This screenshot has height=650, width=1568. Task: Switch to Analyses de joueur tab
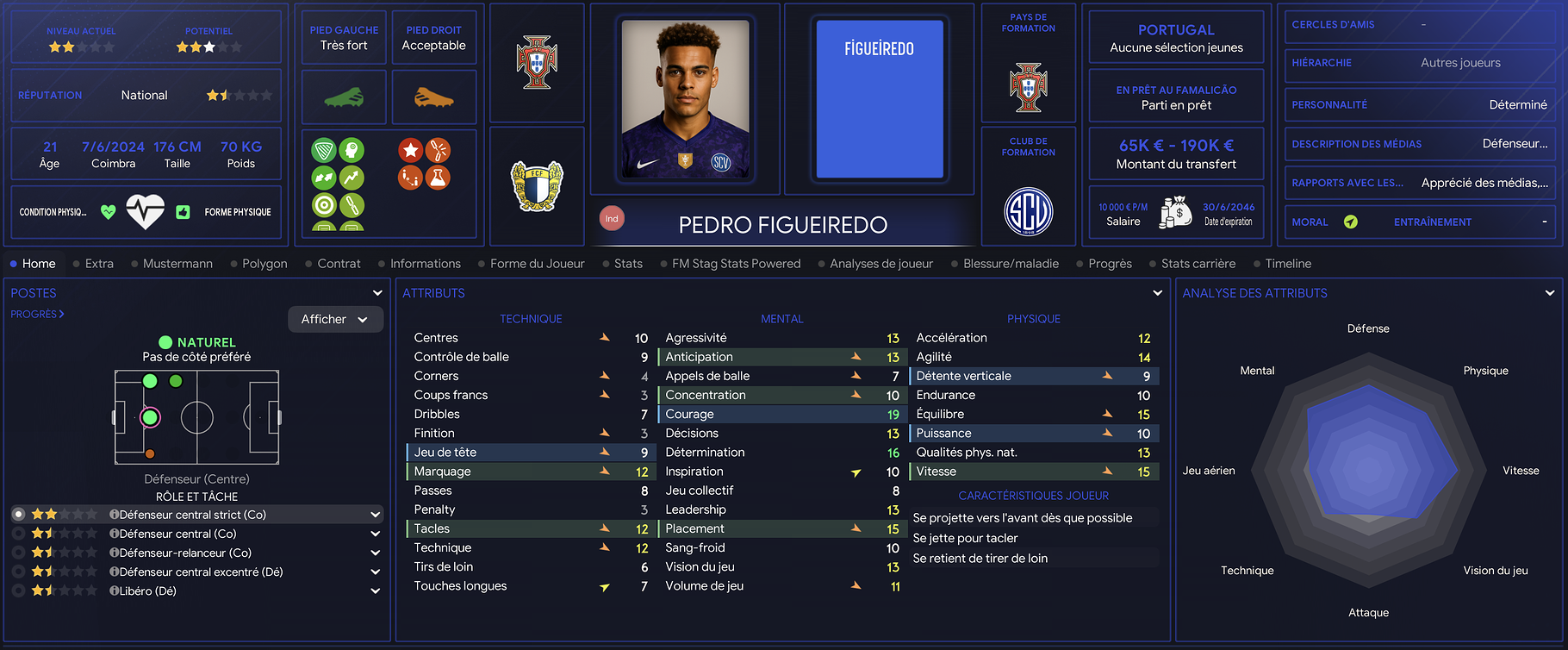[x=880, y=264]
